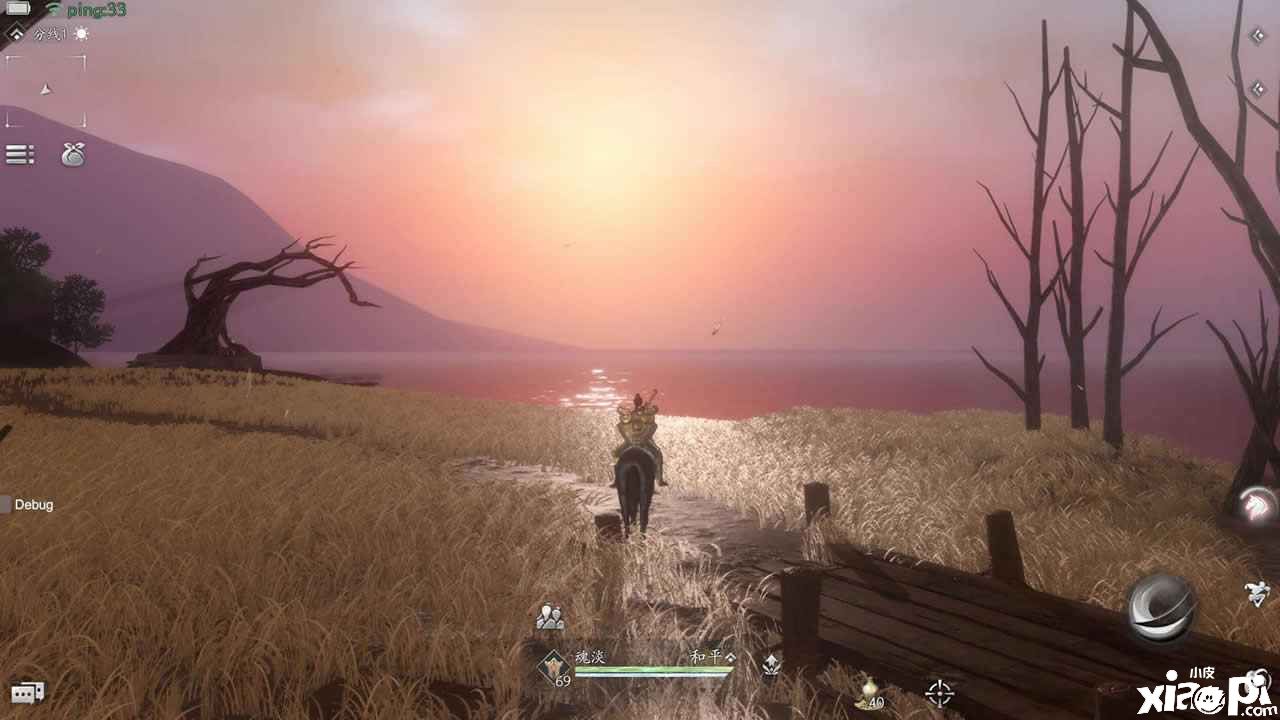Open the team members icon
This screenshot has height=720, width=1280.
(x=549, y=618)
